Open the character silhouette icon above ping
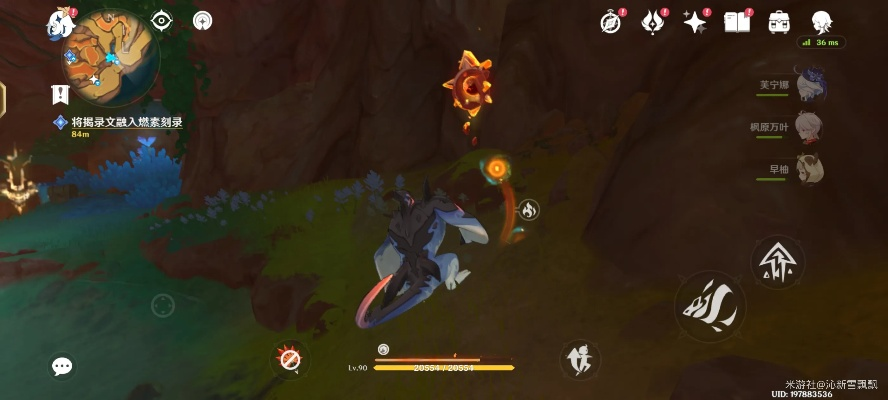Screen dimensions: 888x400 pos(822,22)
